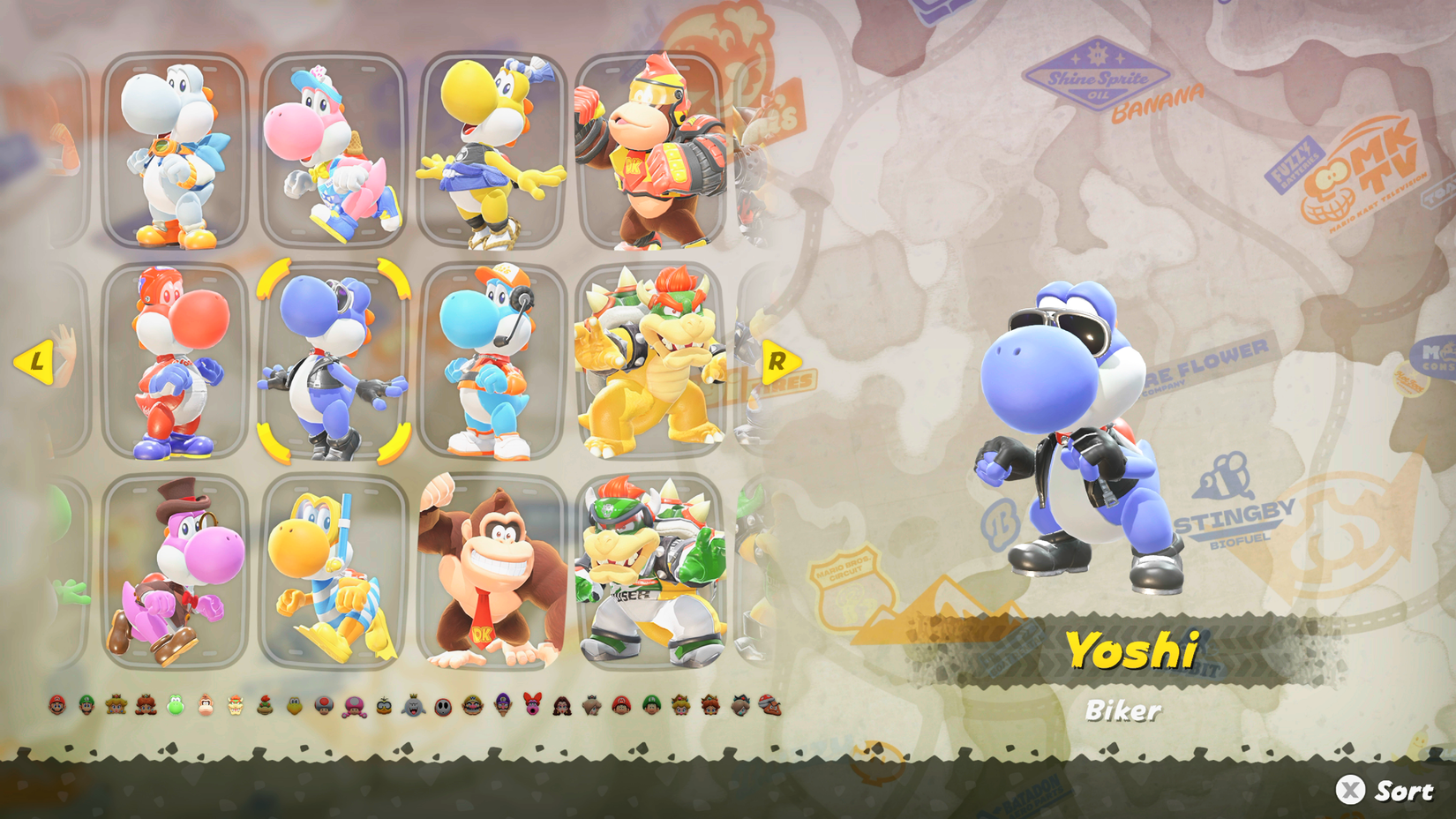Select the Bowser head icon
This screenshot has width=1456, height=819.
click(236, 706)
